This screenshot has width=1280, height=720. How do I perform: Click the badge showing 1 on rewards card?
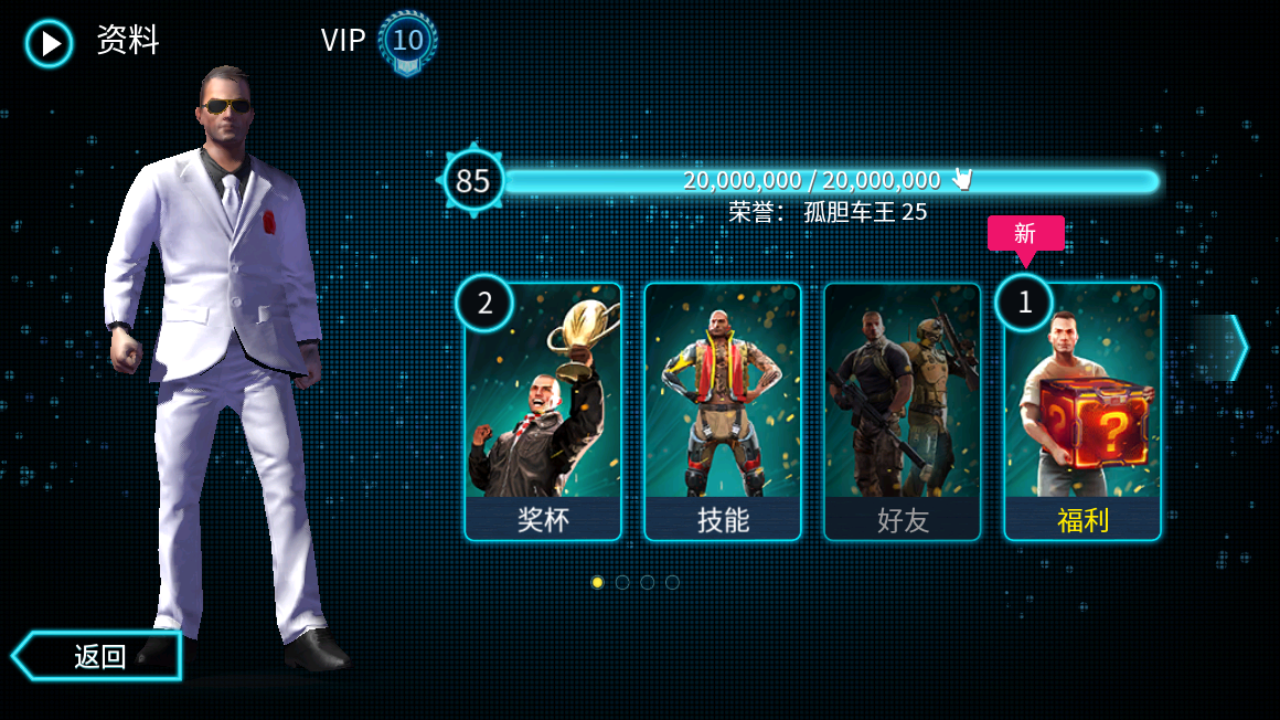click(1024, 302)
